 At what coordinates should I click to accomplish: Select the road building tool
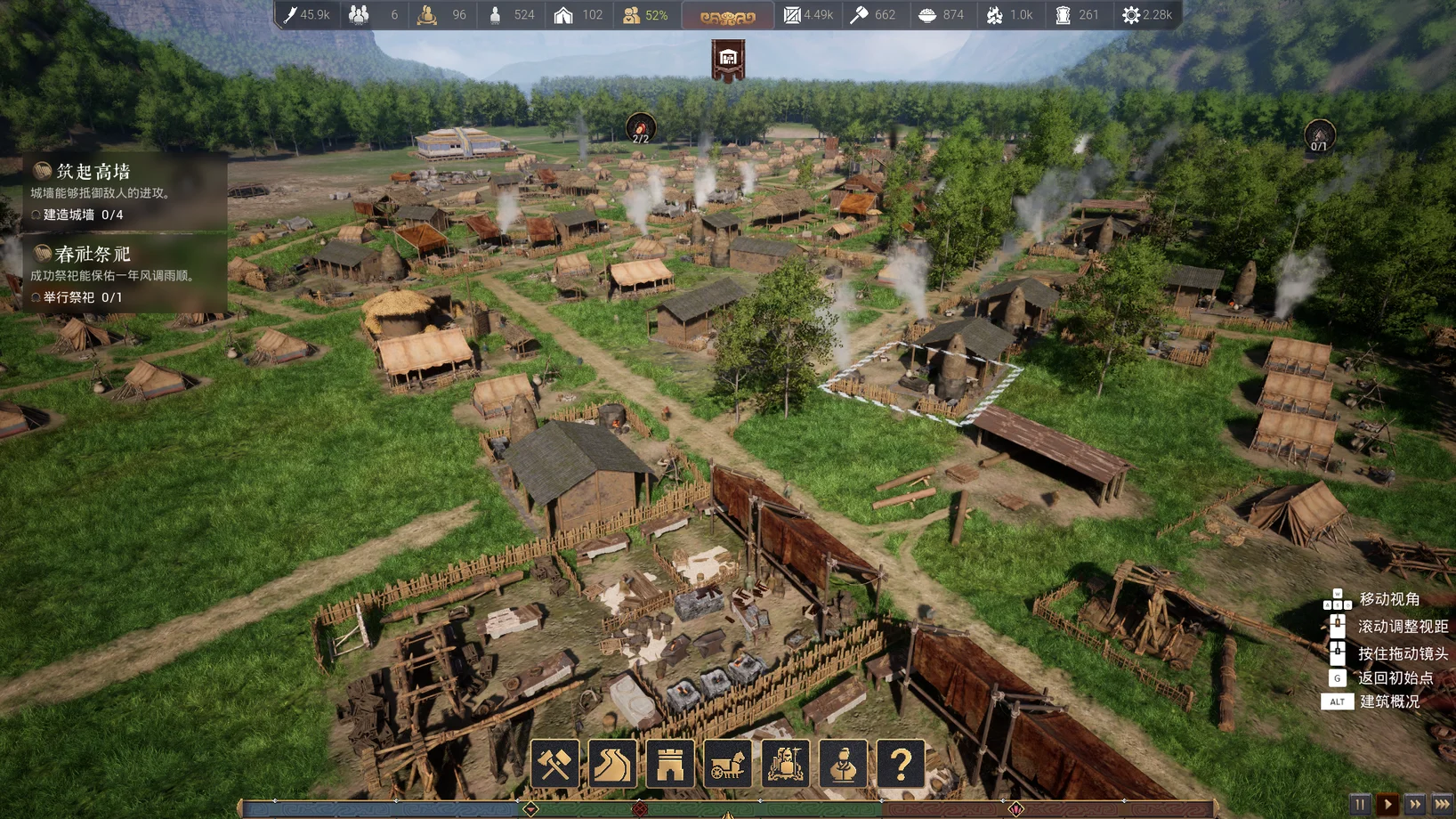click(612, 764)
